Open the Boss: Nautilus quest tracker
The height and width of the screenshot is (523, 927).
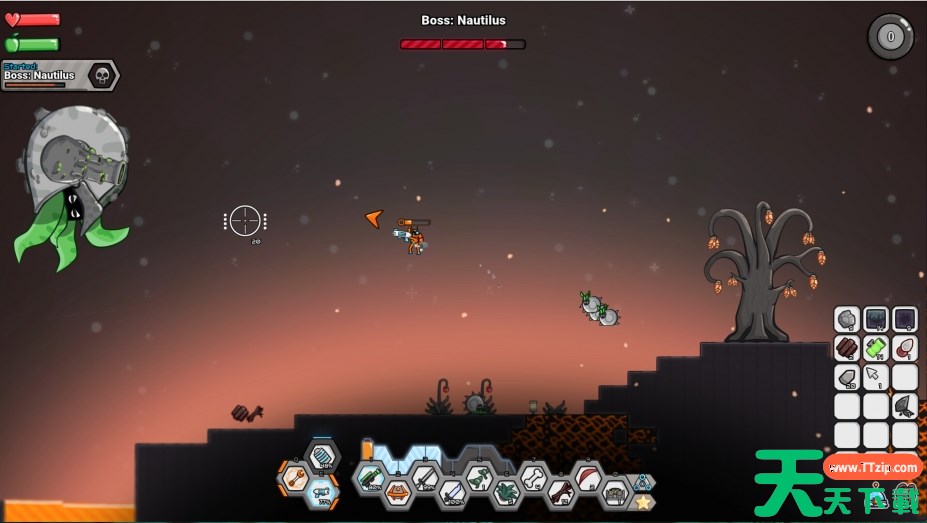pyautogui.click(x=60, y=76)
